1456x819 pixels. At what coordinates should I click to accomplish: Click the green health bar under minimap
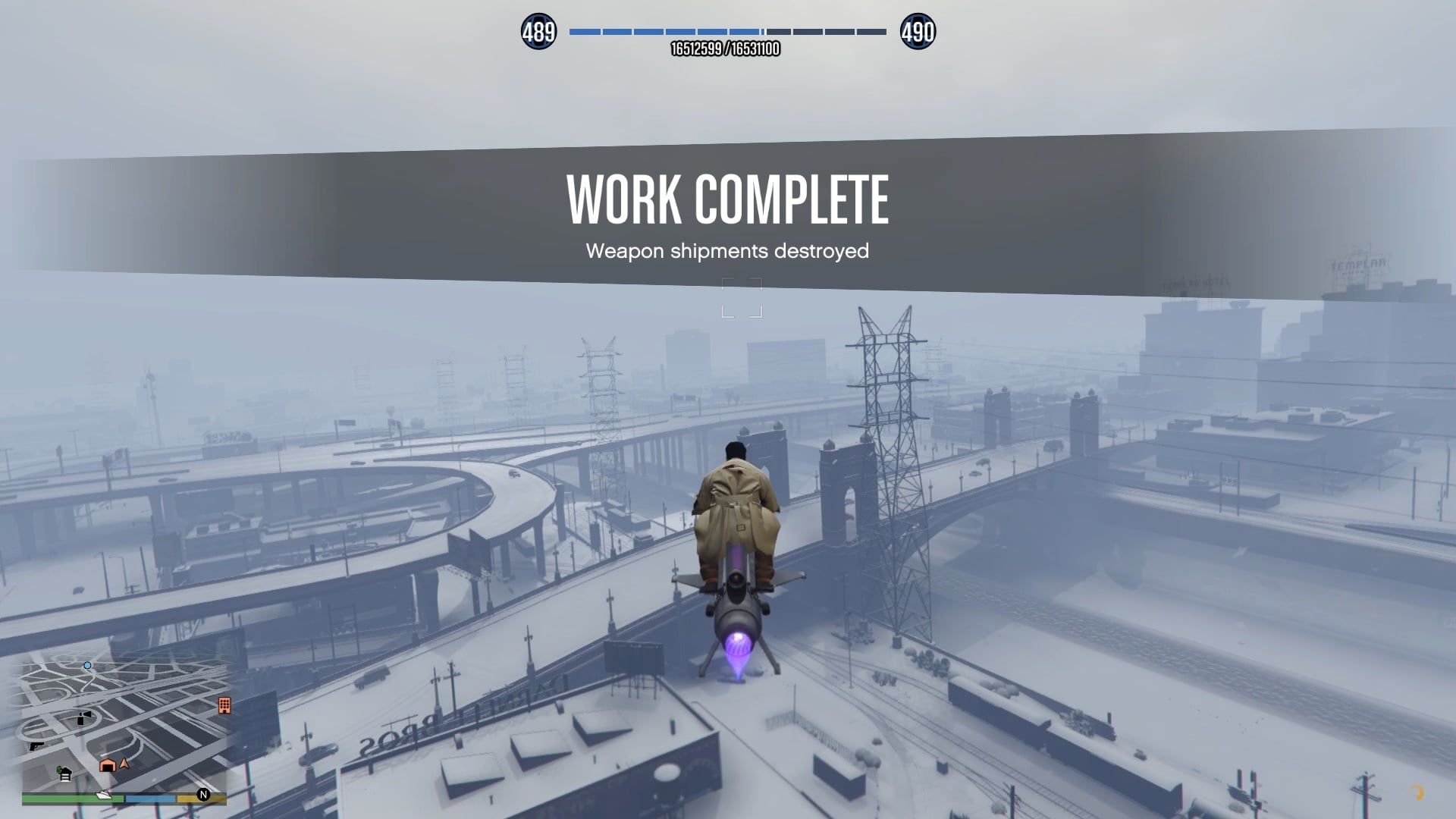click(x=61, y=797)
